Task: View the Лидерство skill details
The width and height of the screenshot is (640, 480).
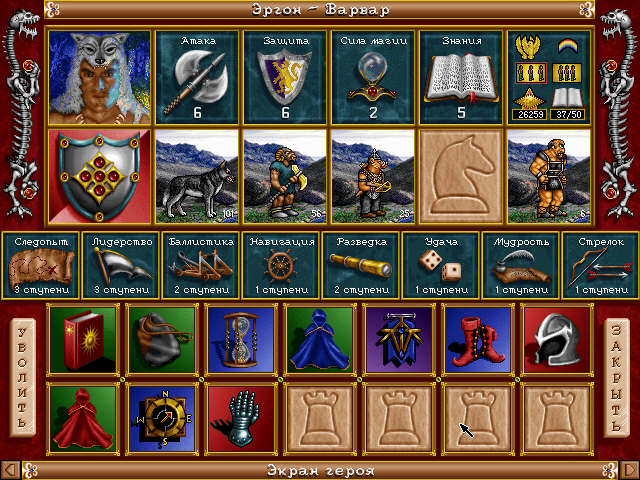Action: (x=120, y=266)
